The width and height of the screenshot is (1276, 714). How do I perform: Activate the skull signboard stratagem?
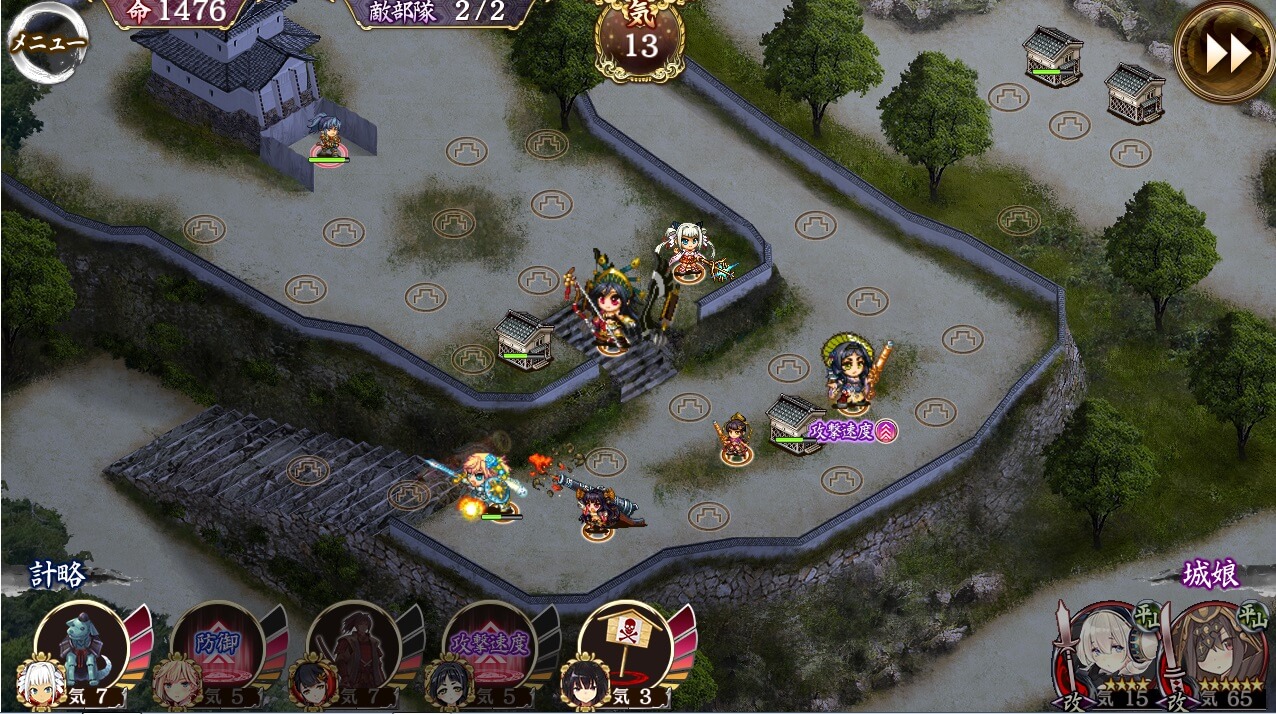[626, 645]
